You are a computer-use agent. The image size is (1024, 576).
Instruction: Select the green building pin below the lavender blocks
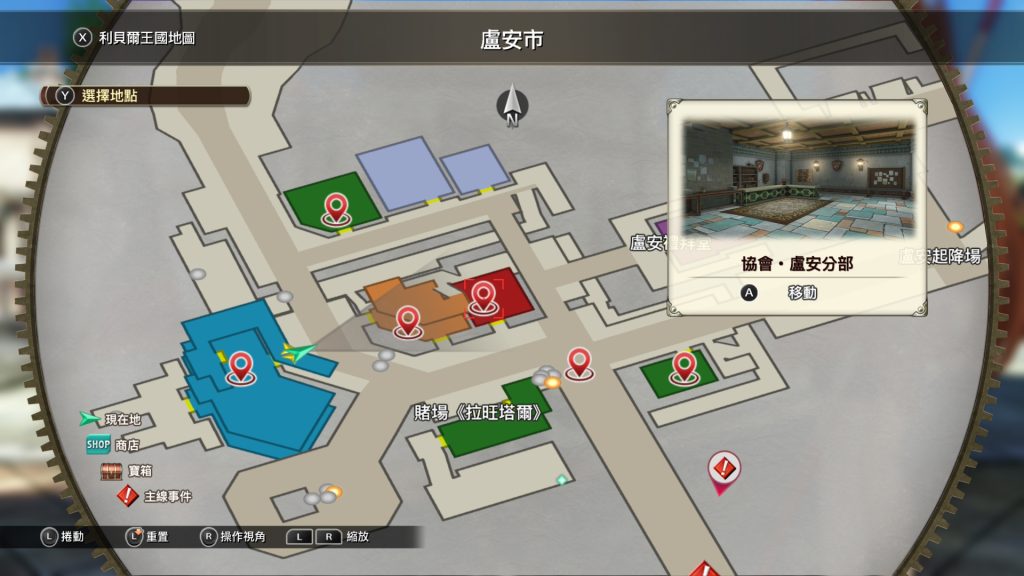(x=335, y=209)
